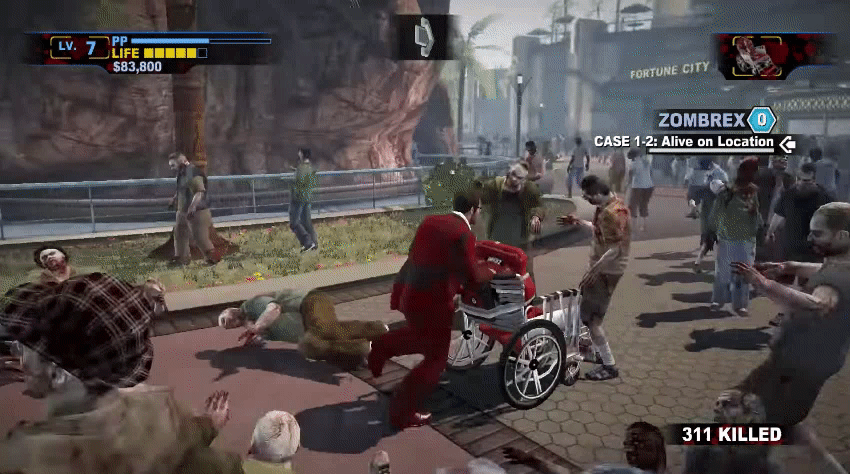Select the Case 1-2 Alive on Location objective
This screenshot has height=474, width=850.
click(x=684, y=142)
